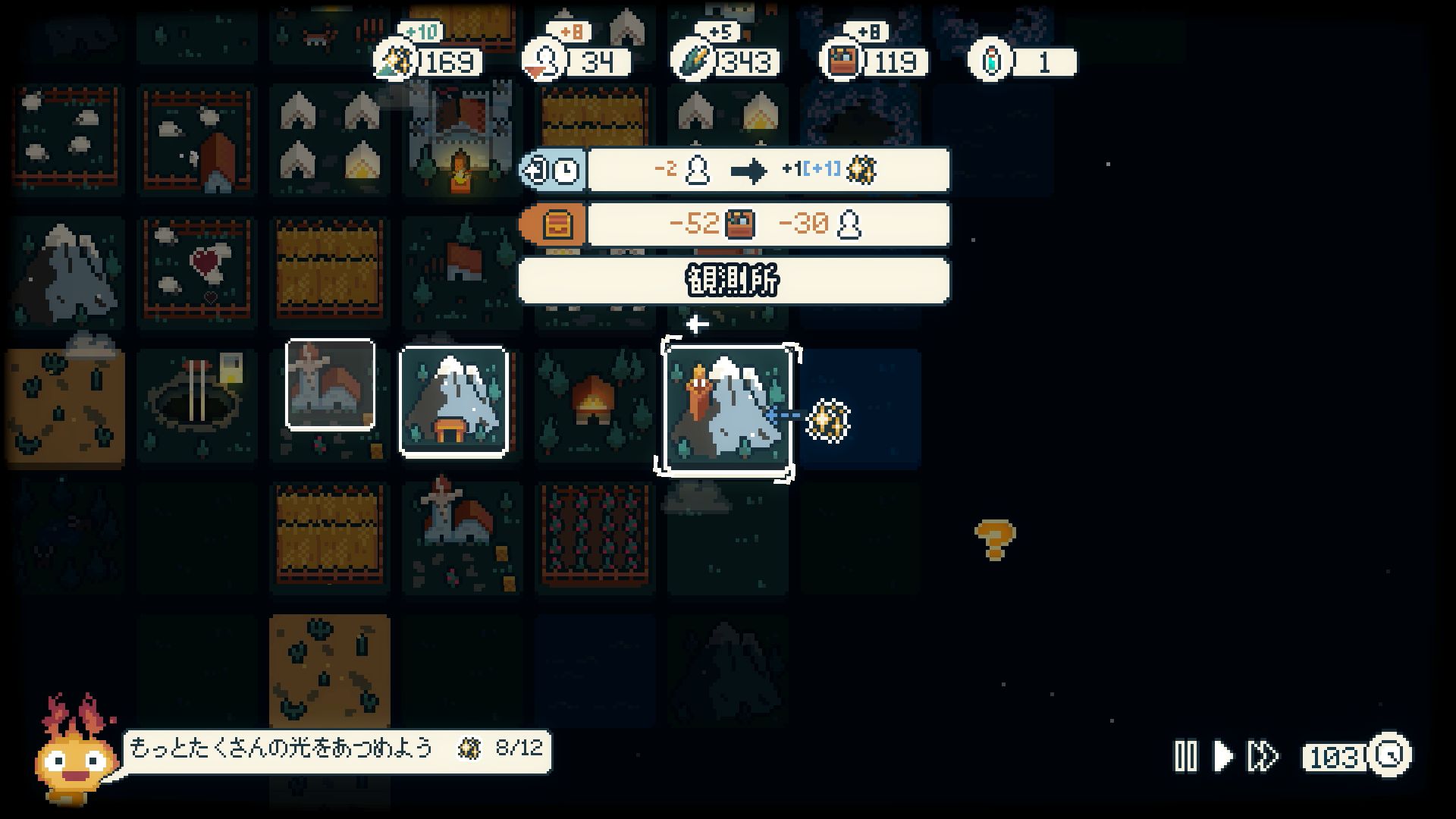Confirm building the 観測所 observatory
The image size is (1456, 819).
point(733,281)
